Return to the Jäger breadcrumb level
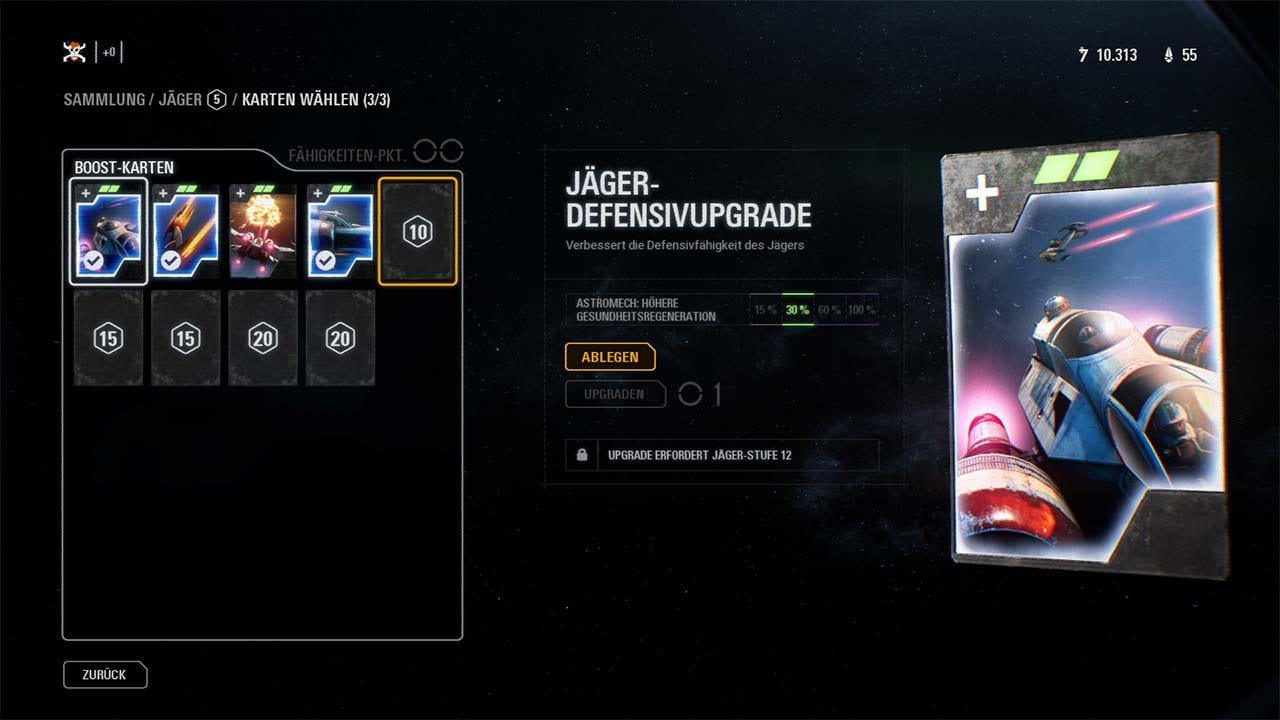The image size is (1280, 720). 180,100
